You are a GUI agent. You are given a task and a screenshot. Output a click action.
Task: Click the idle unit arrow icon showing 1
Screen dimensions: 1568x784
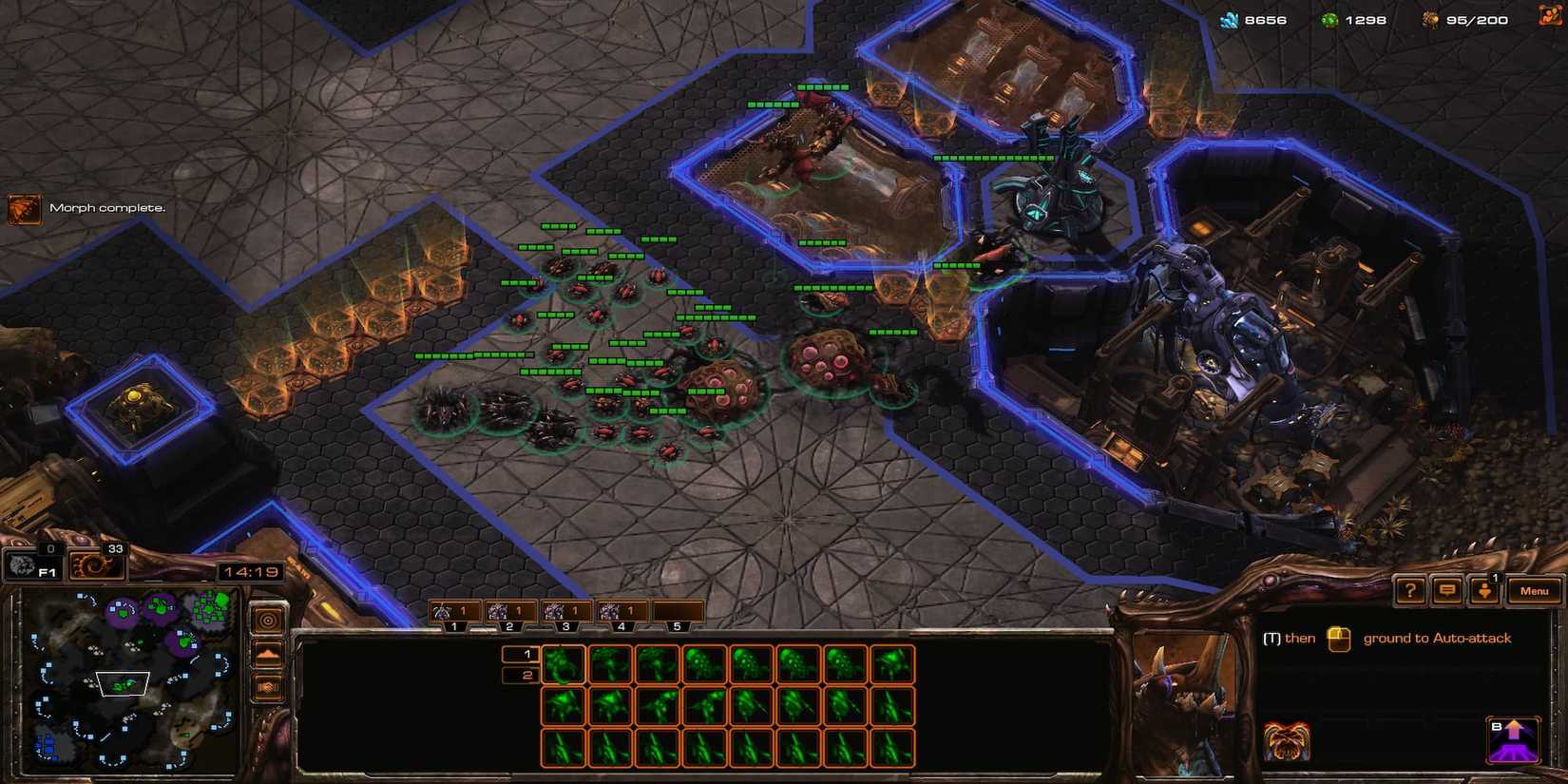(1484, 590)
